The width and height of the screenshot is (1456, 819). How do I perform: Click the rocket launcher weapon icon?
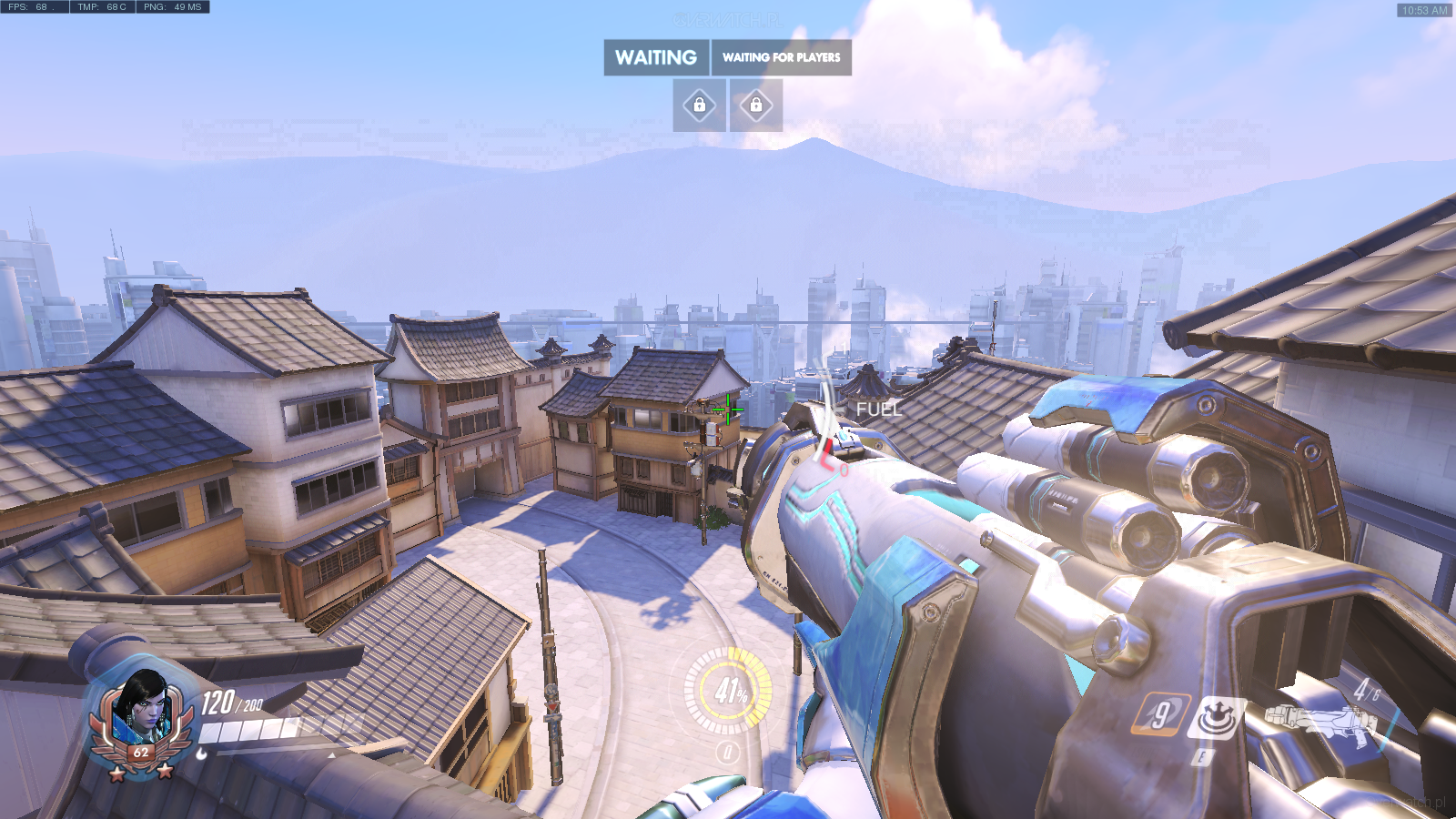coord(1319,723)
